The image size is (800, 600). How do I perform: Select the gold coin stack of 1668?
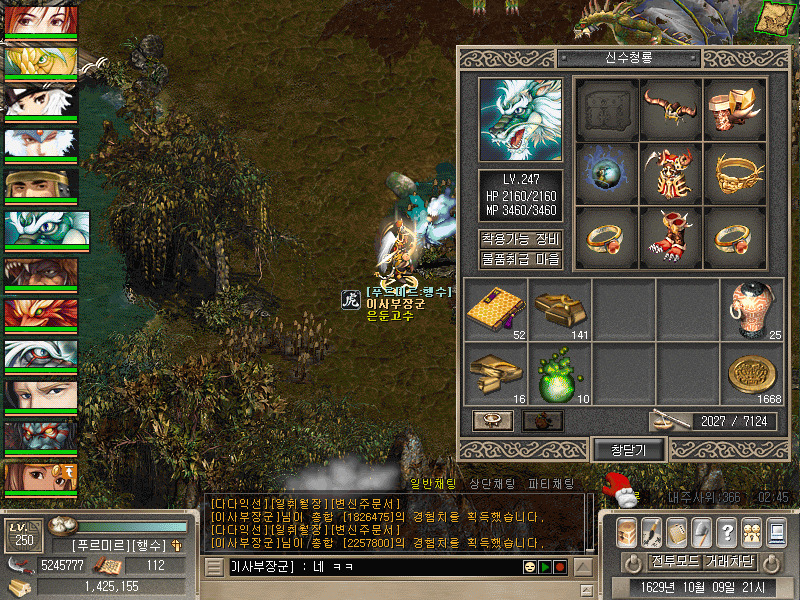752,373
